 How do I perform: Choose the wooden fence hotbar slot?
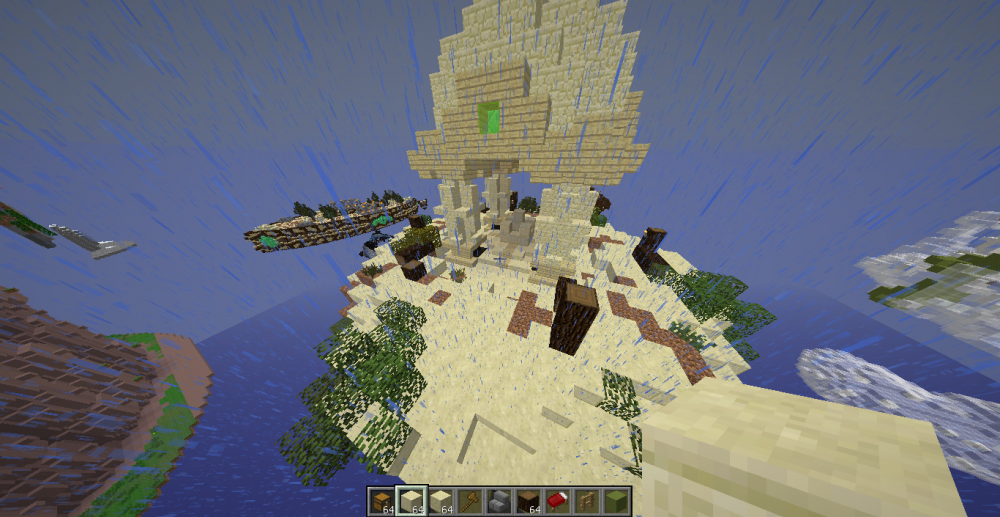[585, 500]
